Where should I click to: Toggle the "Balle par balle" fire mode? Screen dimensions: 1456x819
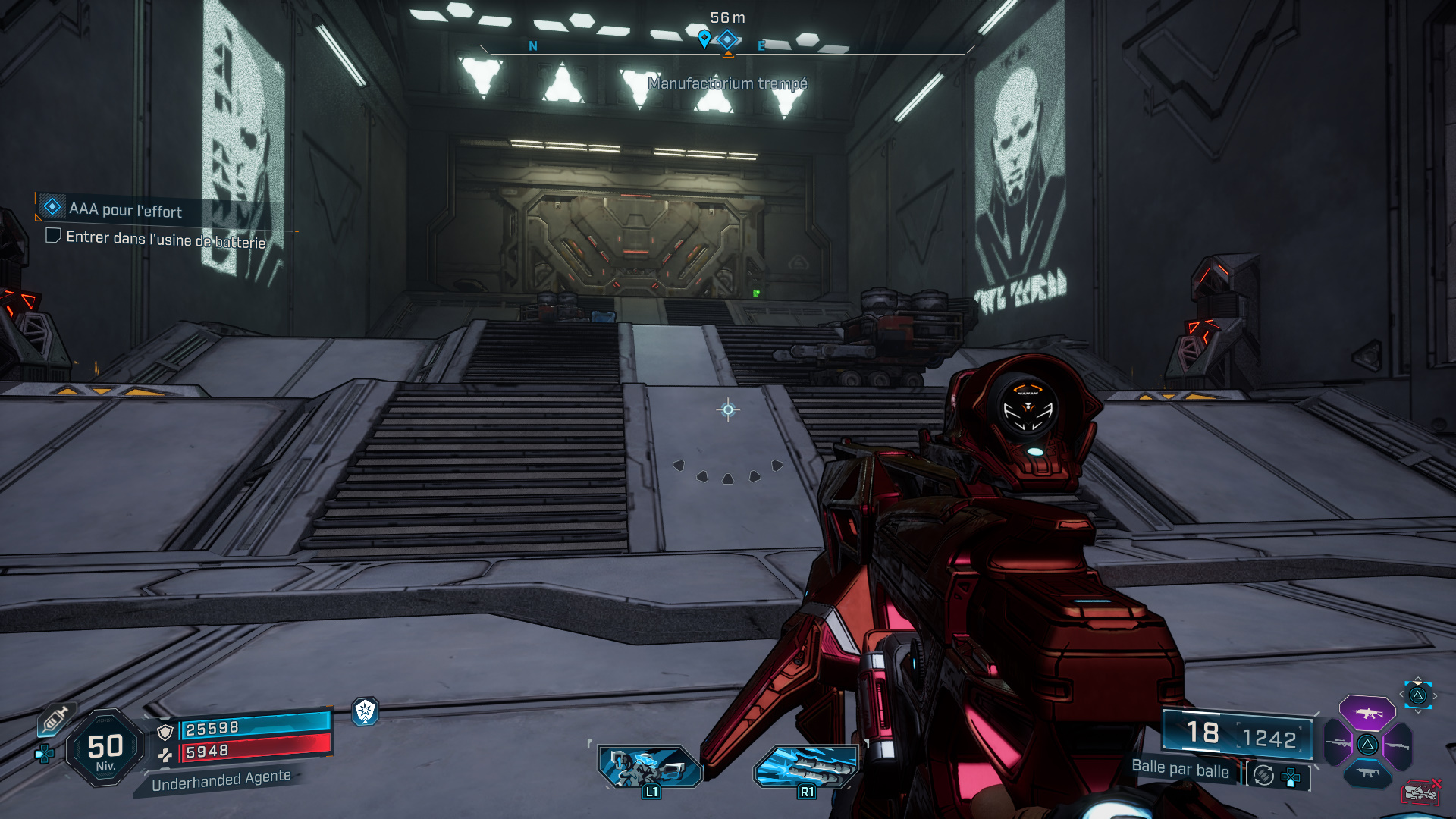click(x=1180, y=768)
